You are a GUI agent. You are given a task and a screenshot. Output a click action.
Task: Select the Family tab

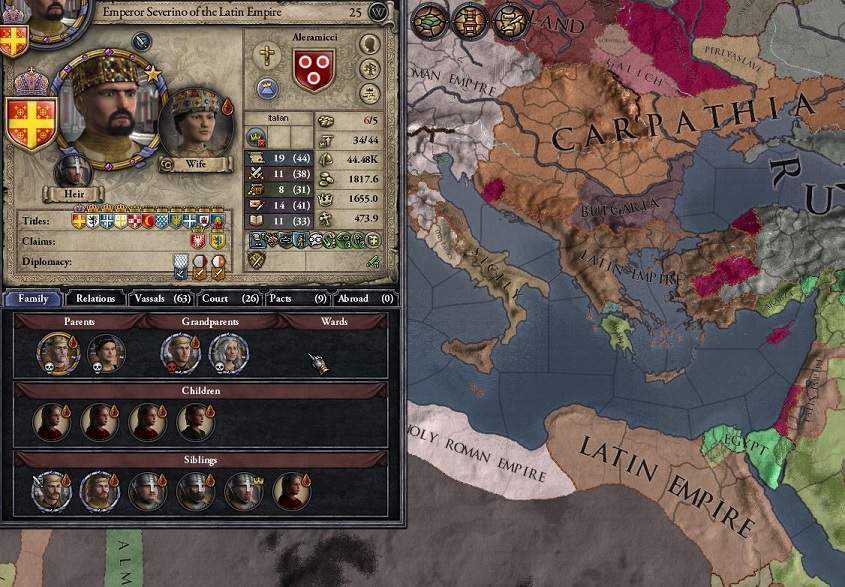point(33,298)
